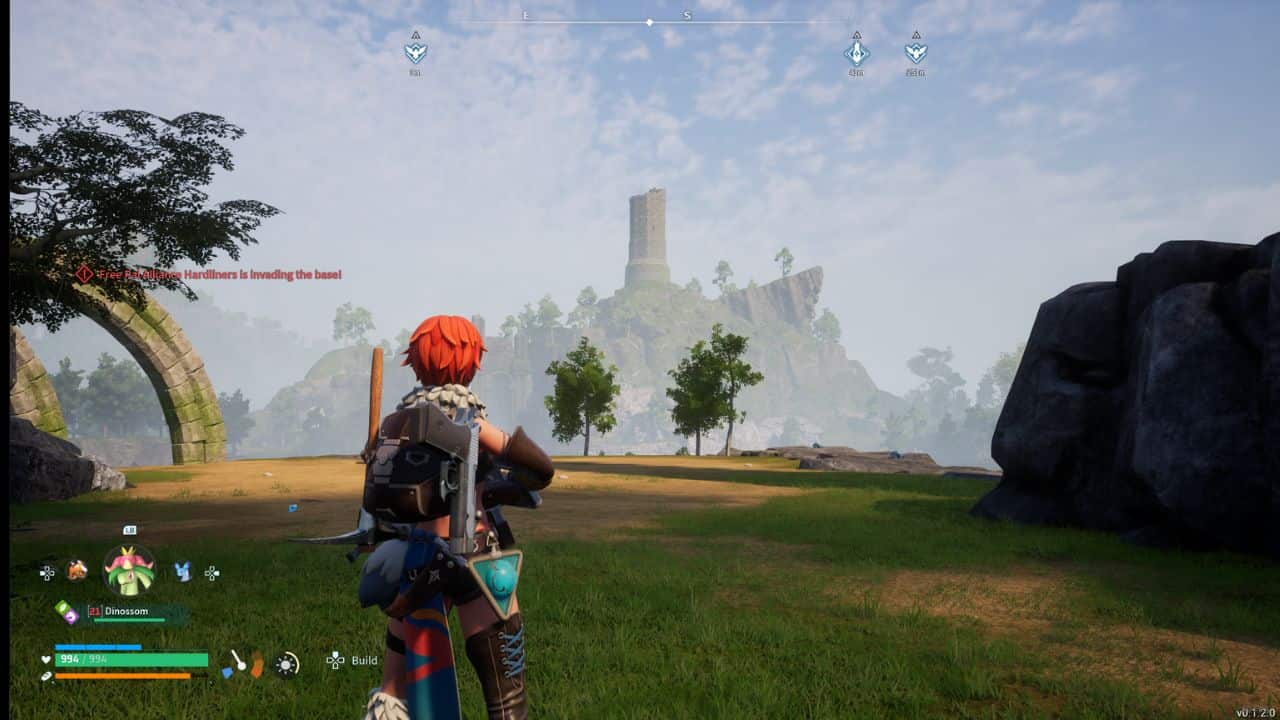1280x720 pixels.
Task: Switch to the orange fox pal icon
Action: click(x=77, y=571)
